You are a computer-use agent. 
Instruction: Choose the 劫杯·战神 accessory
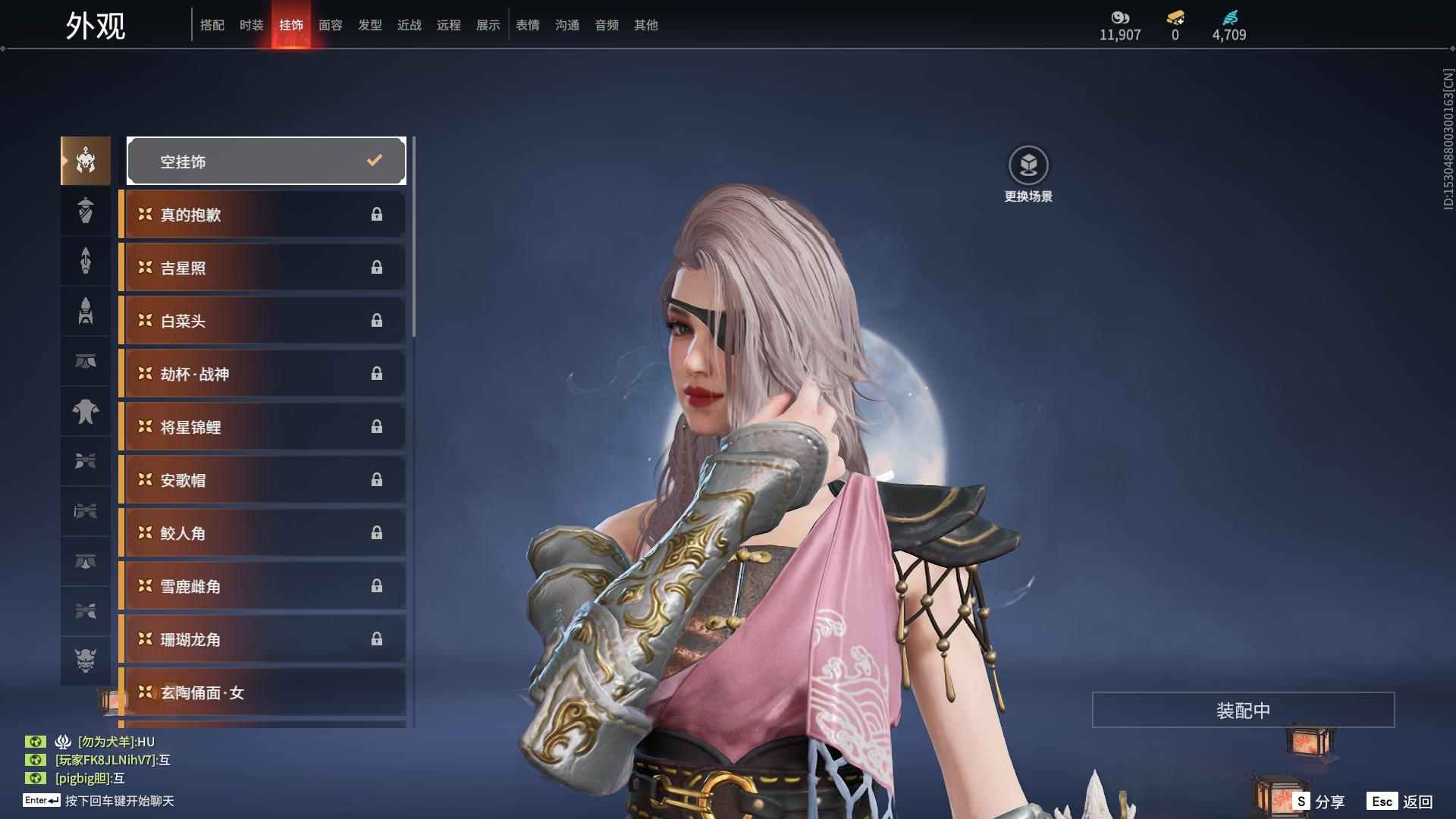pyautogui.click(x=262, y=374)
